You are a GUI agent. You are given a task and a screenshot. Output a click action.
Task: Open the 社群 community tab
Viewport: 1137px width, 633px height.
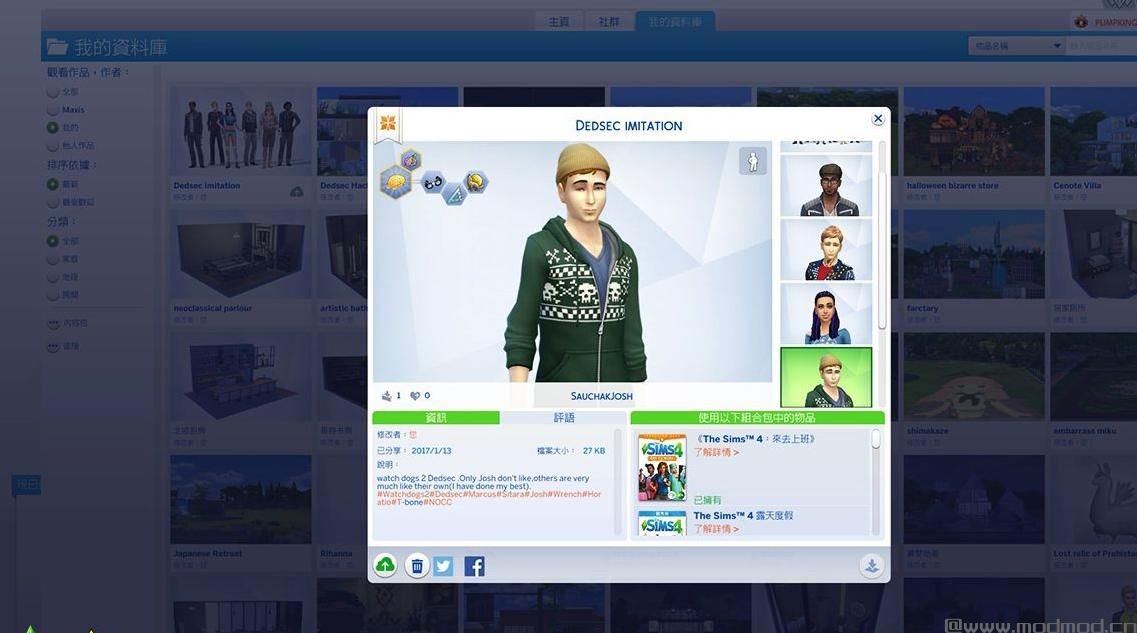tap(609, 22)
